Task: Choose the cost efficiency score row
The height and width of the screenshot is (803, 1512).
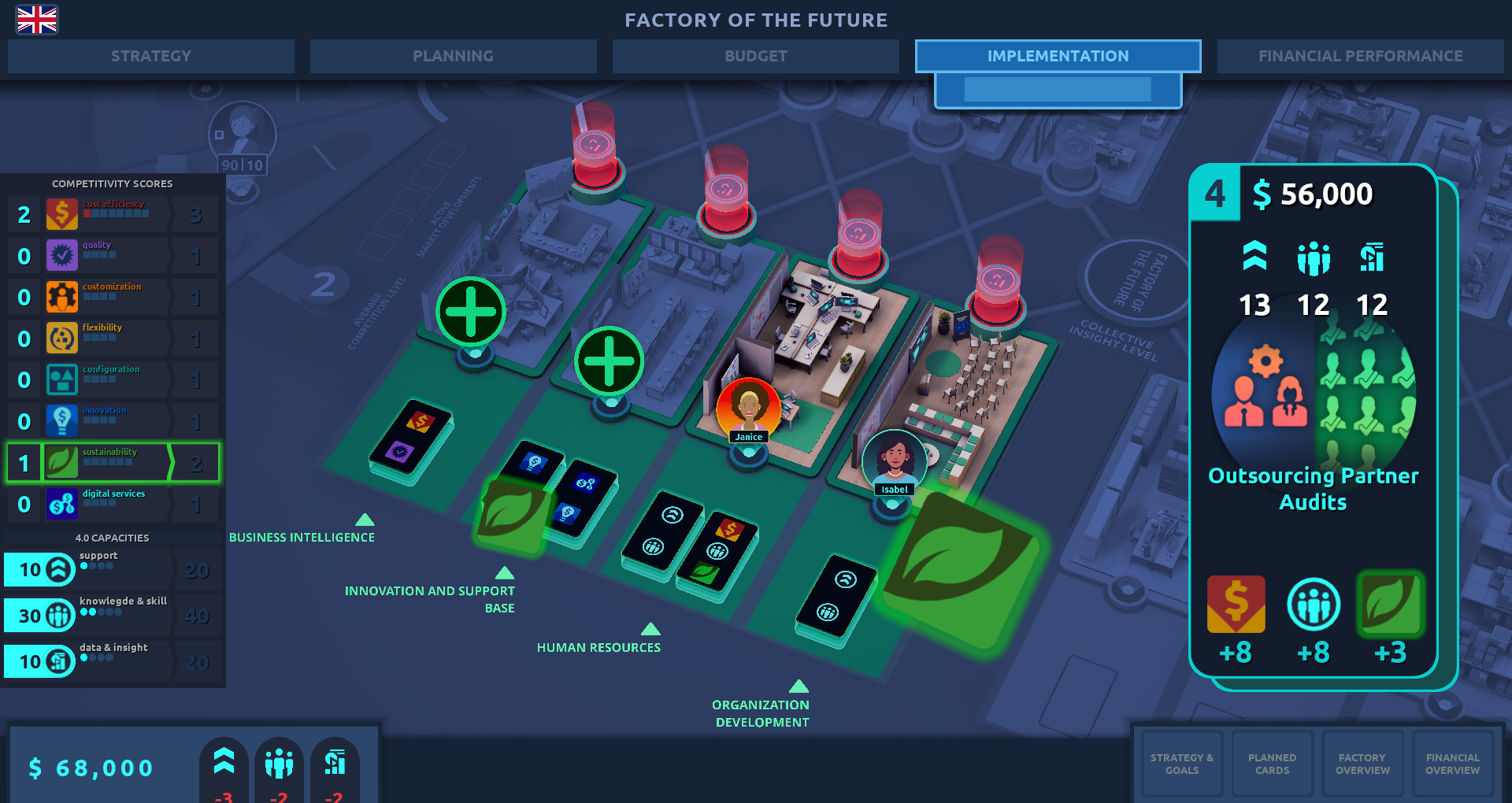Action: point(113,214)
